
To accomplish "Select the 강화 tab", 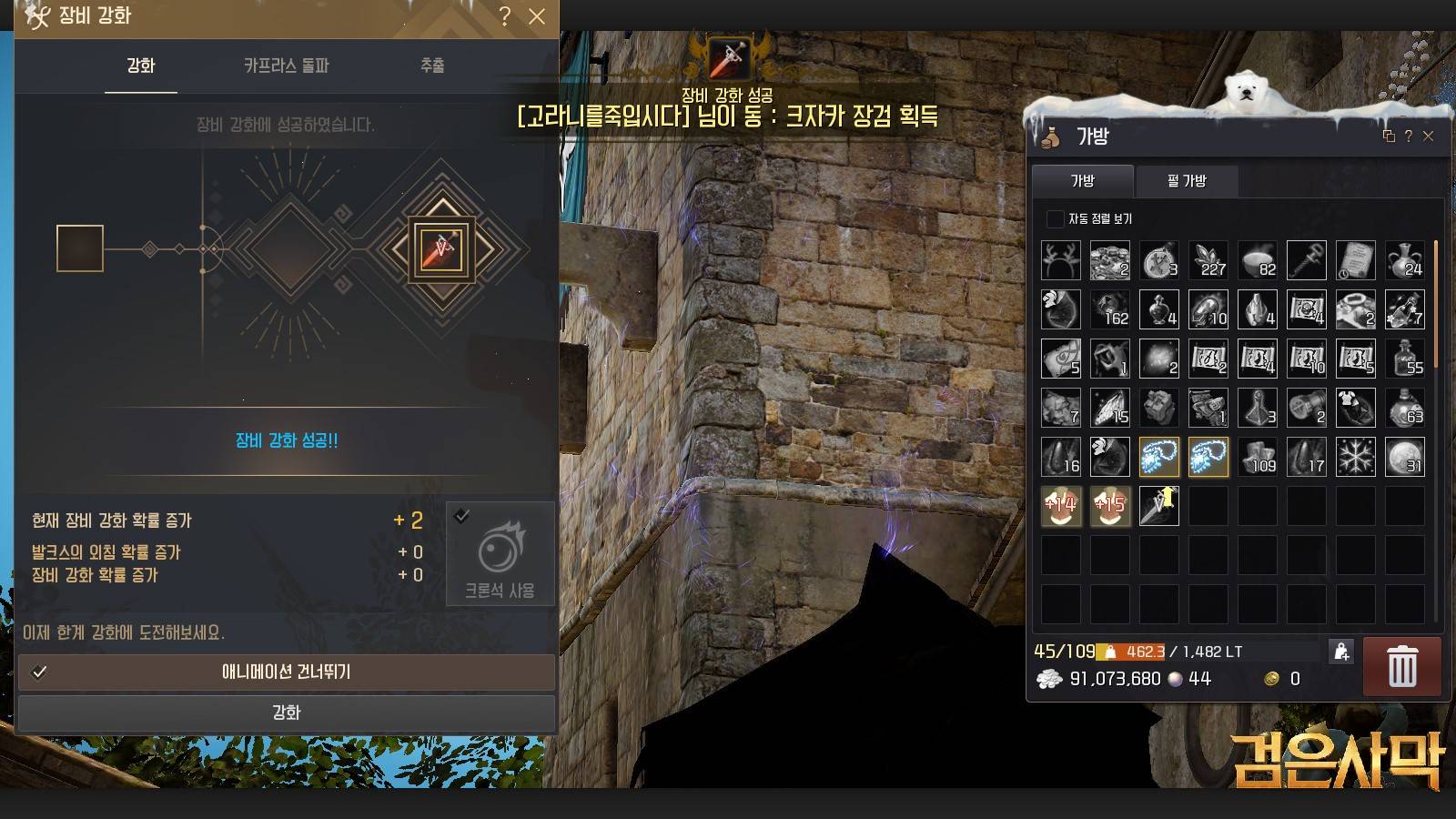I will click(141, 66).
